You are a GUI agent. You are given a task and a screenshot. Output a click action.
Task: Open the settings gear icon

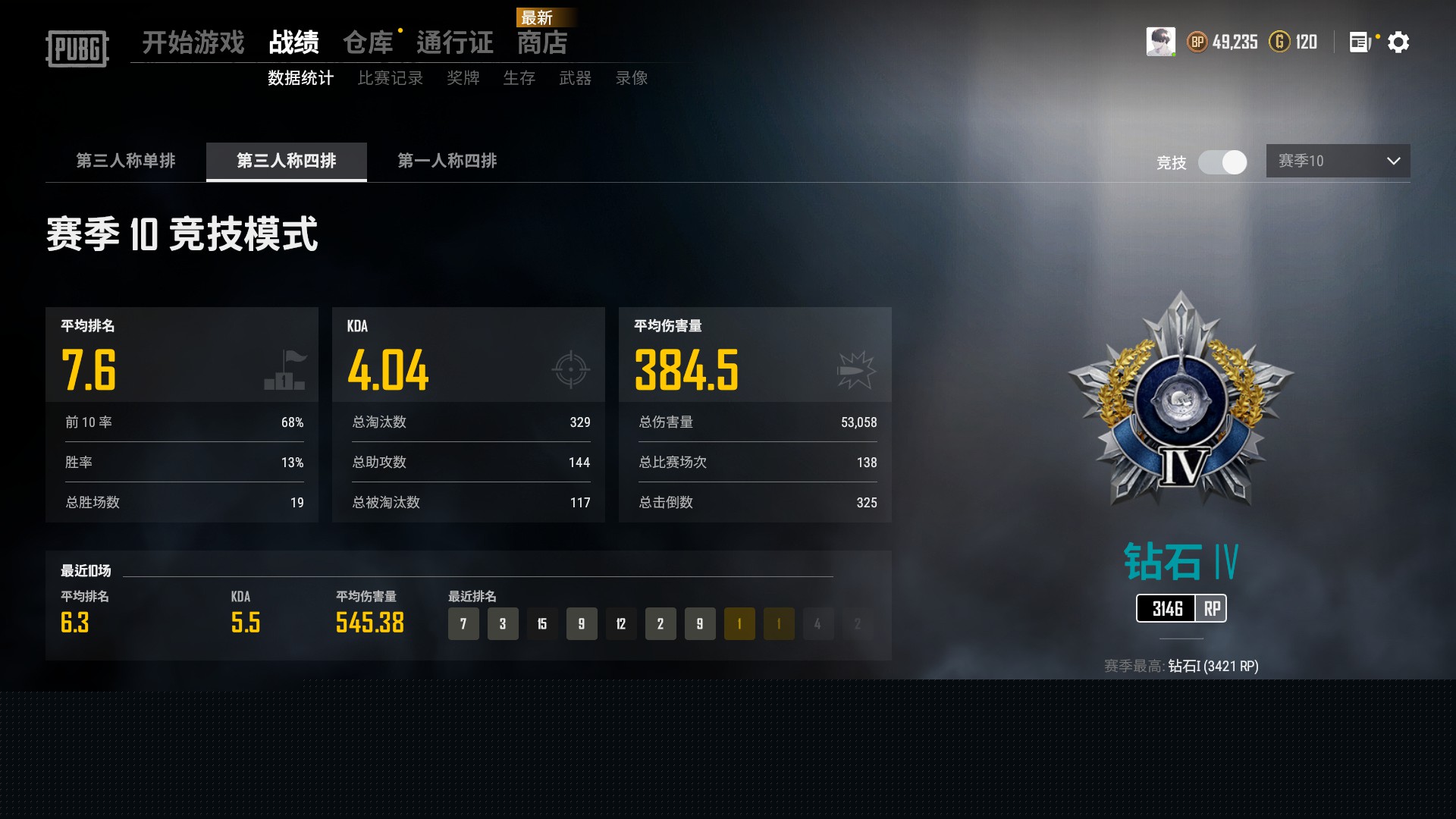click(1398, 42)
